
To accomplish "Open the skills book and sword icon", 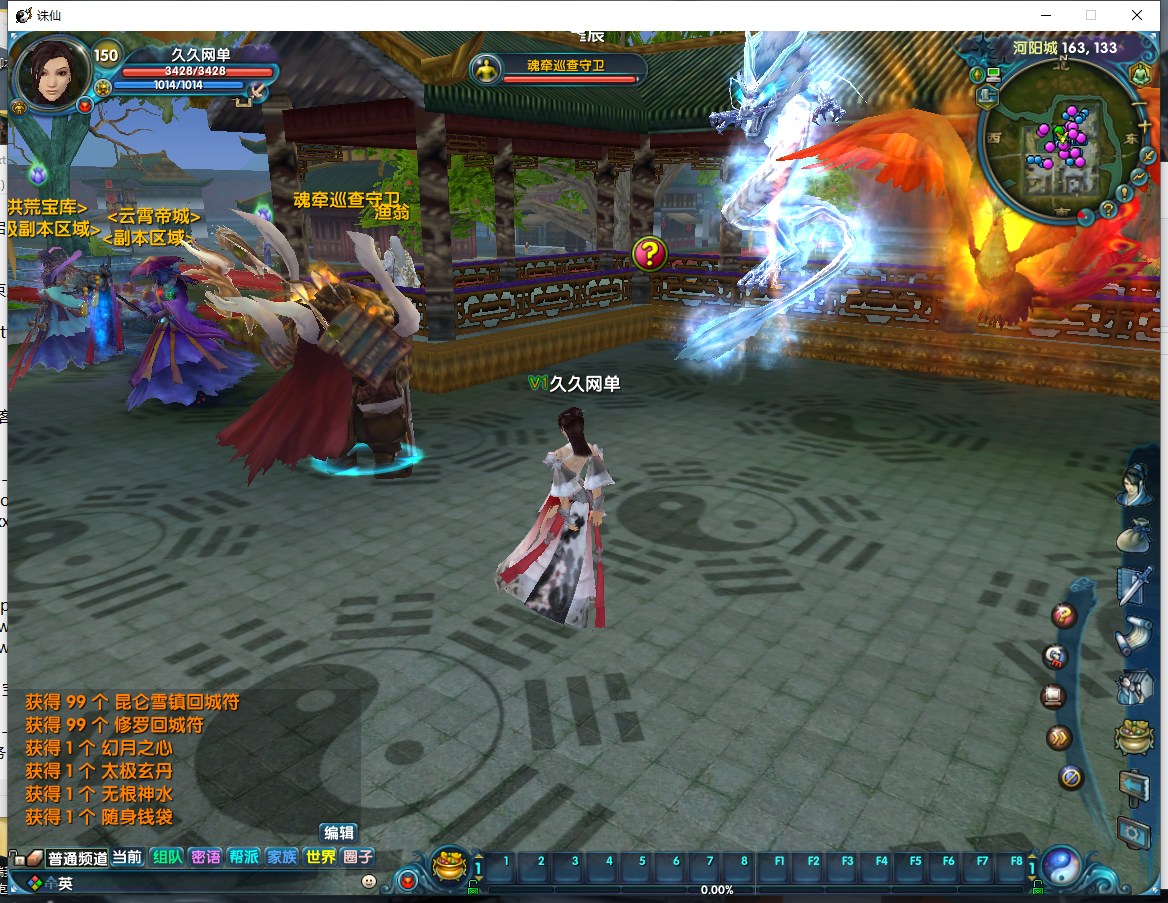I will click(x=1134, y=585).
